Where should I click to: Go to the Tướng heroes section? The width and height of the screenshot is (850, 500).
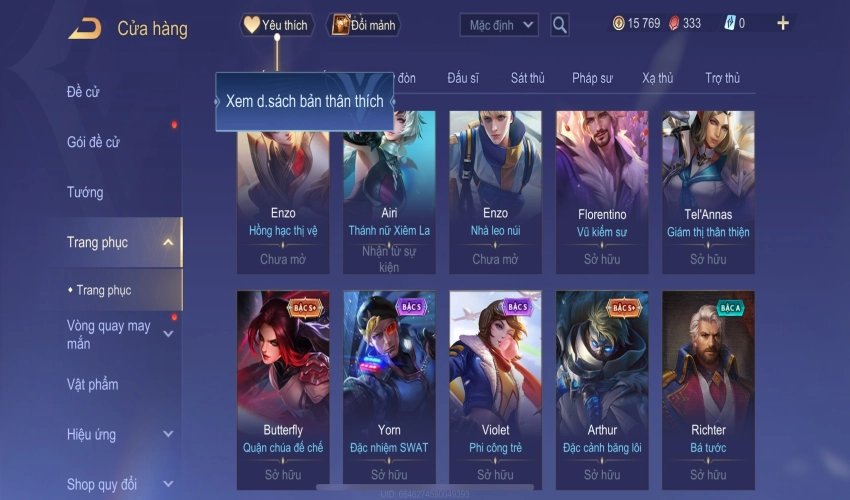tap(85, 192)
